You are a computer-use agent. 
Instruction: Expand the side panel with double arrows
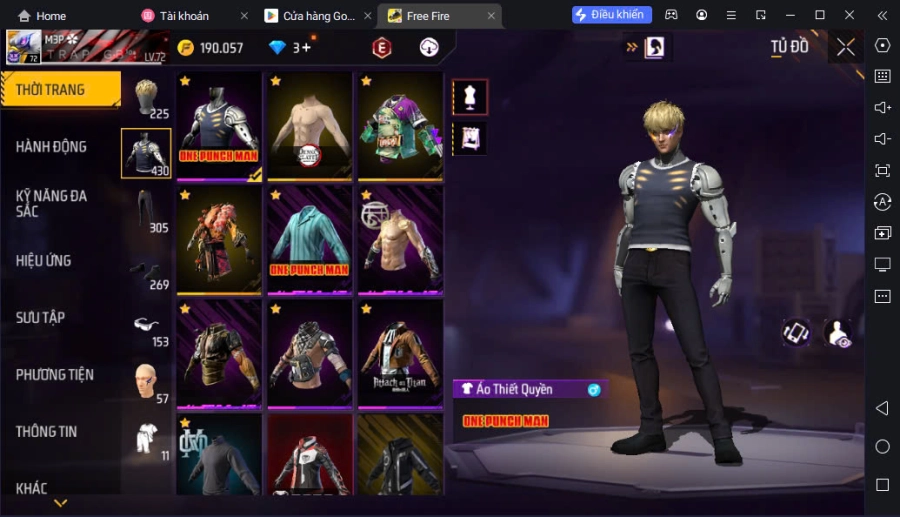(x=631, y=47)
